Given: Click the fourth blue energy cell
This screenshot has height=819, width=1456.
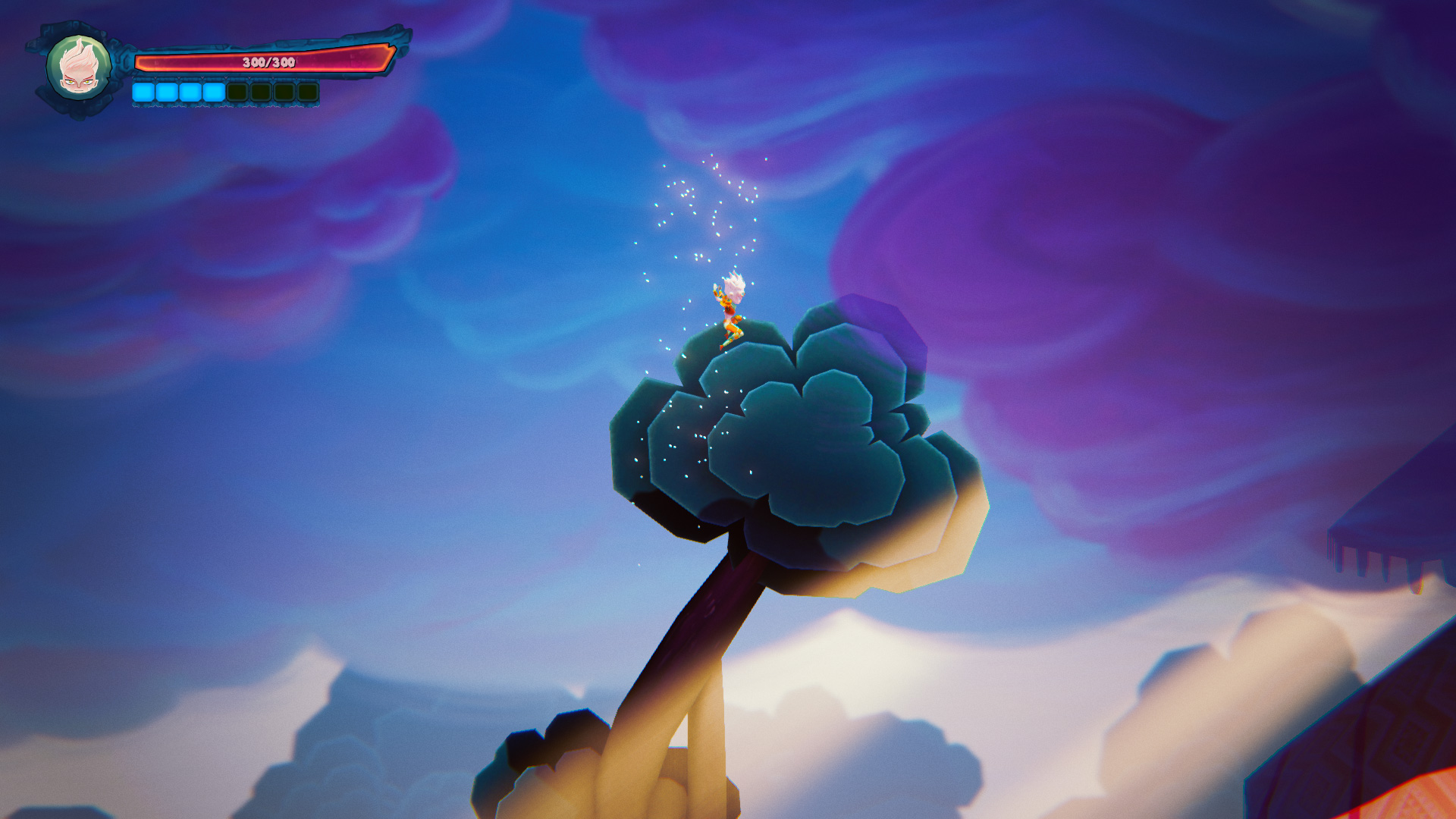Looking at the screenshot, I should click(215, 92).
